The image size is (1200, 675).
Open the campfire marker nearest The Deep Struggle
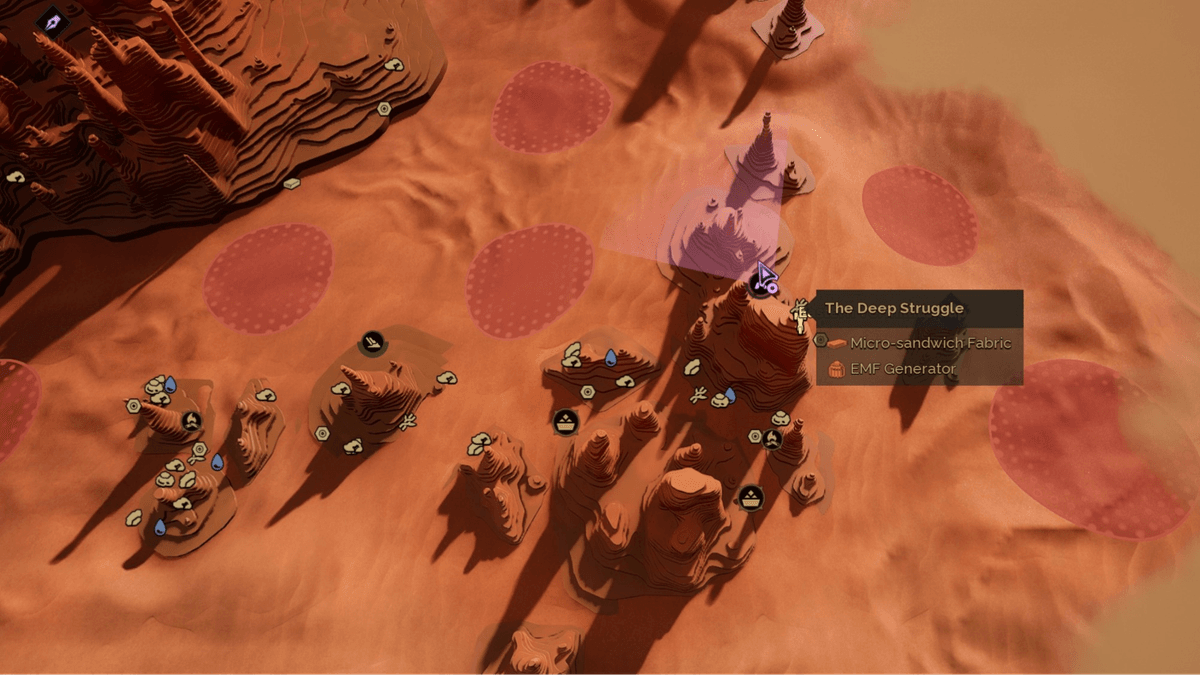(x=772, y=438)
